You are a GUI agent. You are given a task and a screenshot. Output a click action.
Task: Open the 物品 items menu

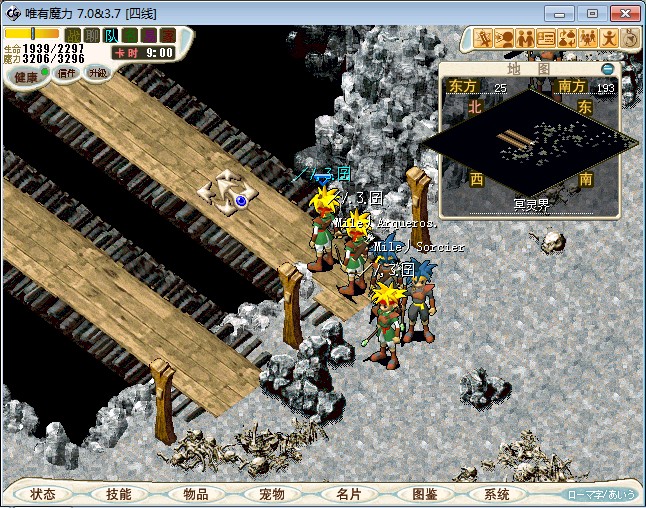point(195,494)
